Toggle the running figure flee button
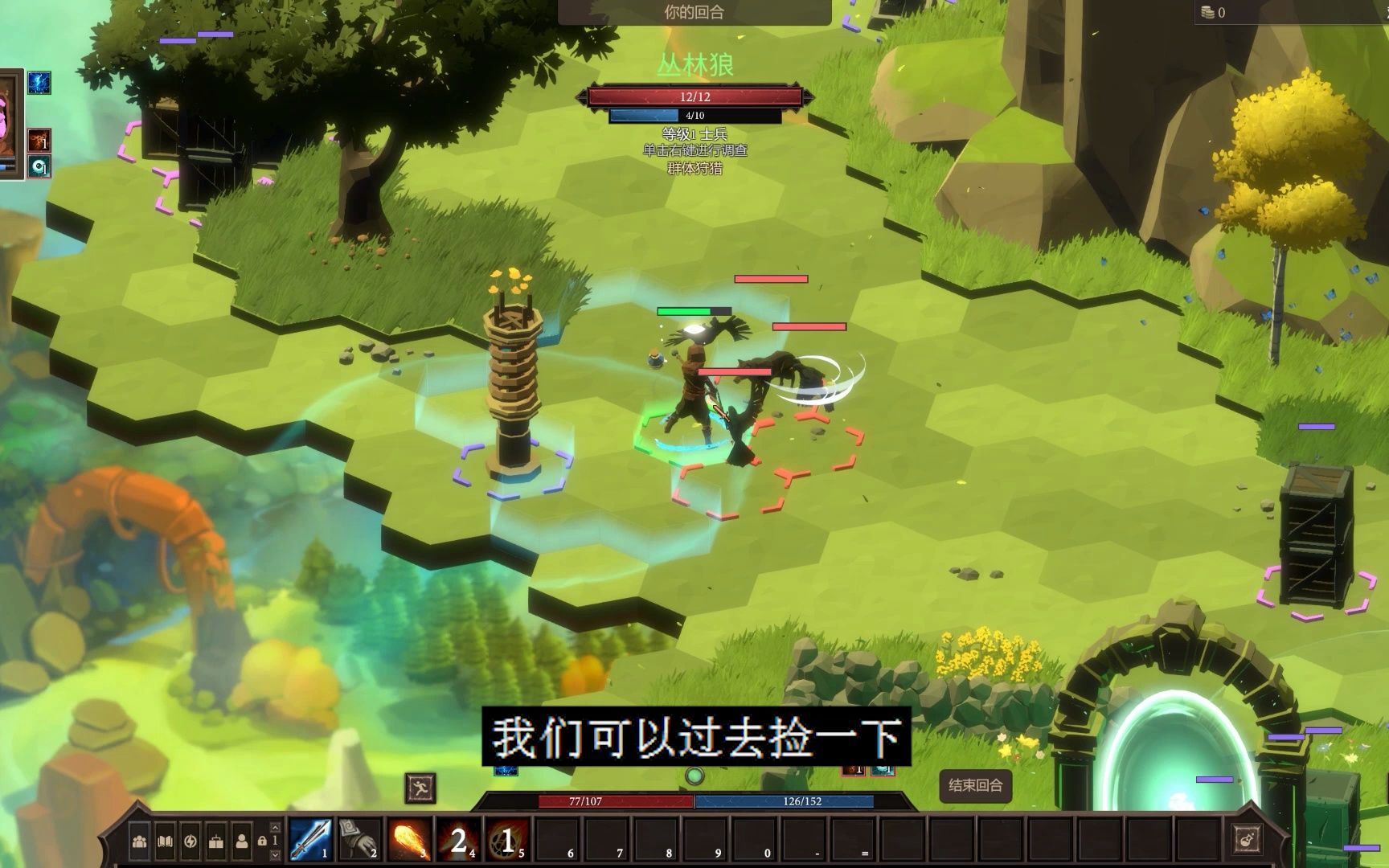 (420, 788)
